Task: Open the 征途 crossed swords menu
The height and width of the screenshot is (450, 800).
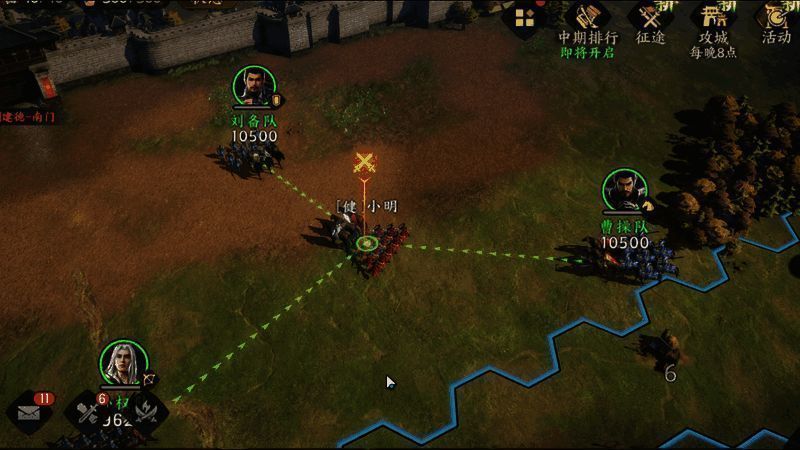Action: point(652,20)
